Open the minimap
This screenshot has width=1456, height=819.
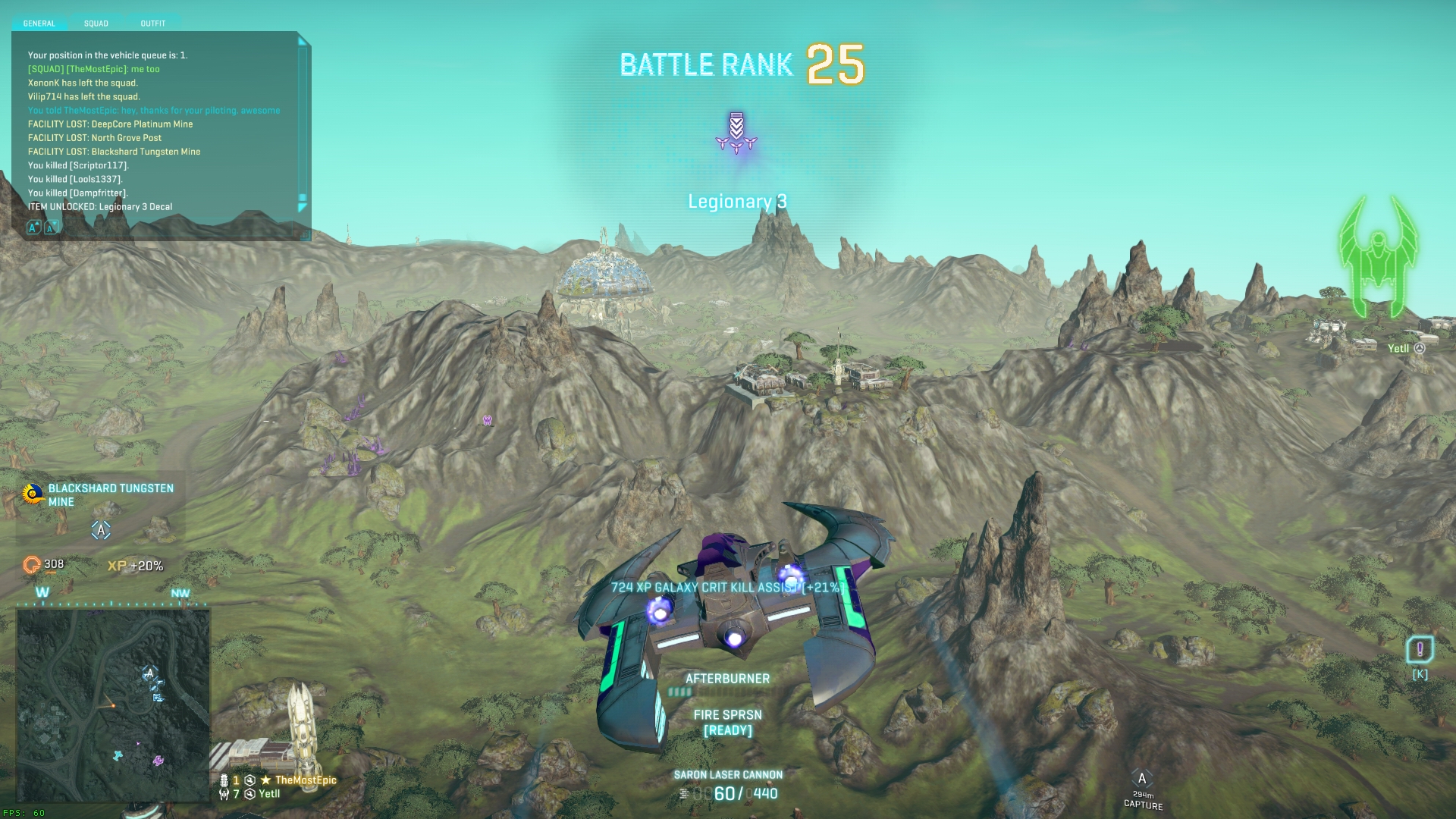click(x=114, y=705)
